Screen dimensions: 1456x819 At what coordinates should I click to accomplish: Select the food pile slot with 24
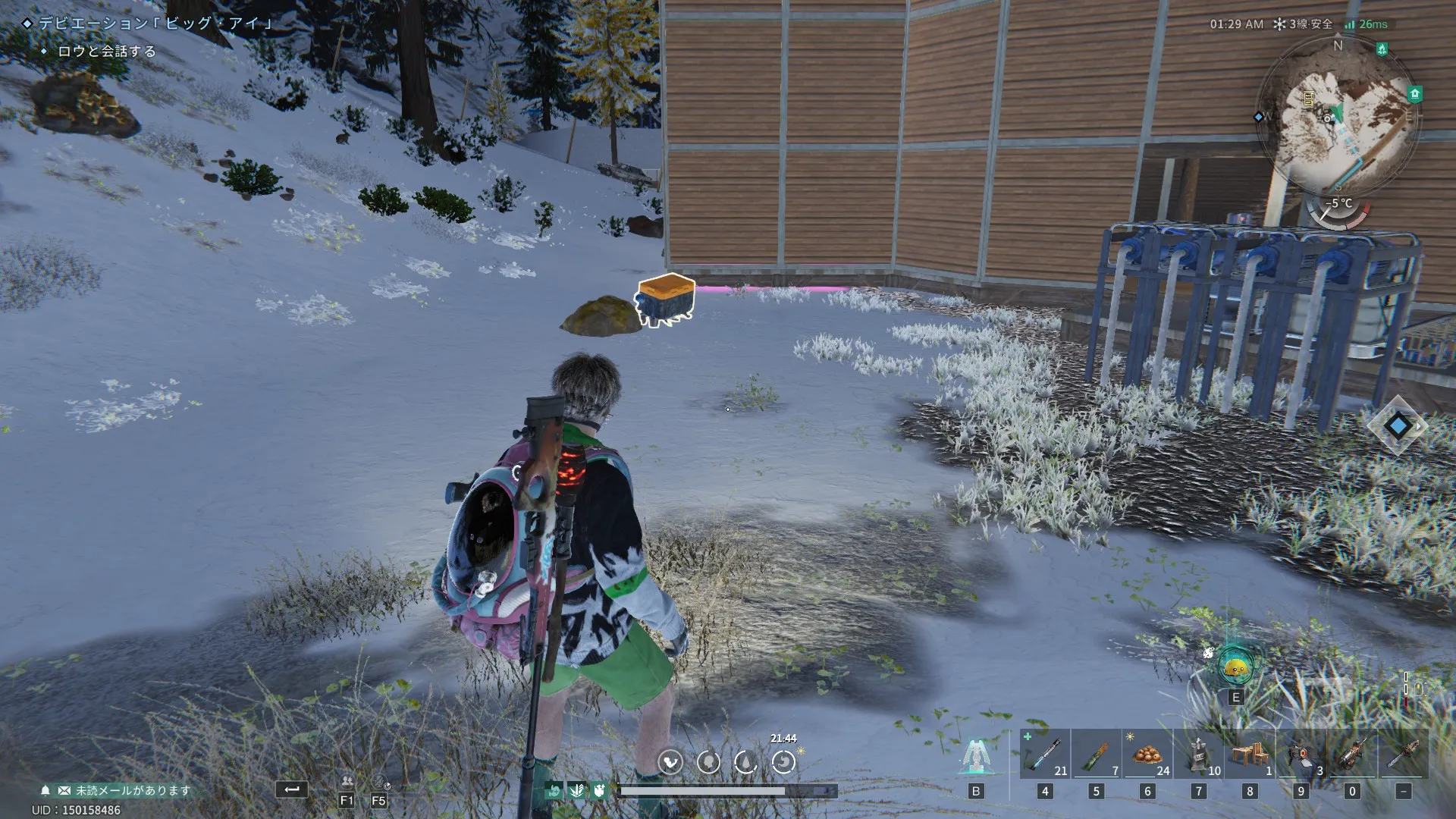(1147, 754)
